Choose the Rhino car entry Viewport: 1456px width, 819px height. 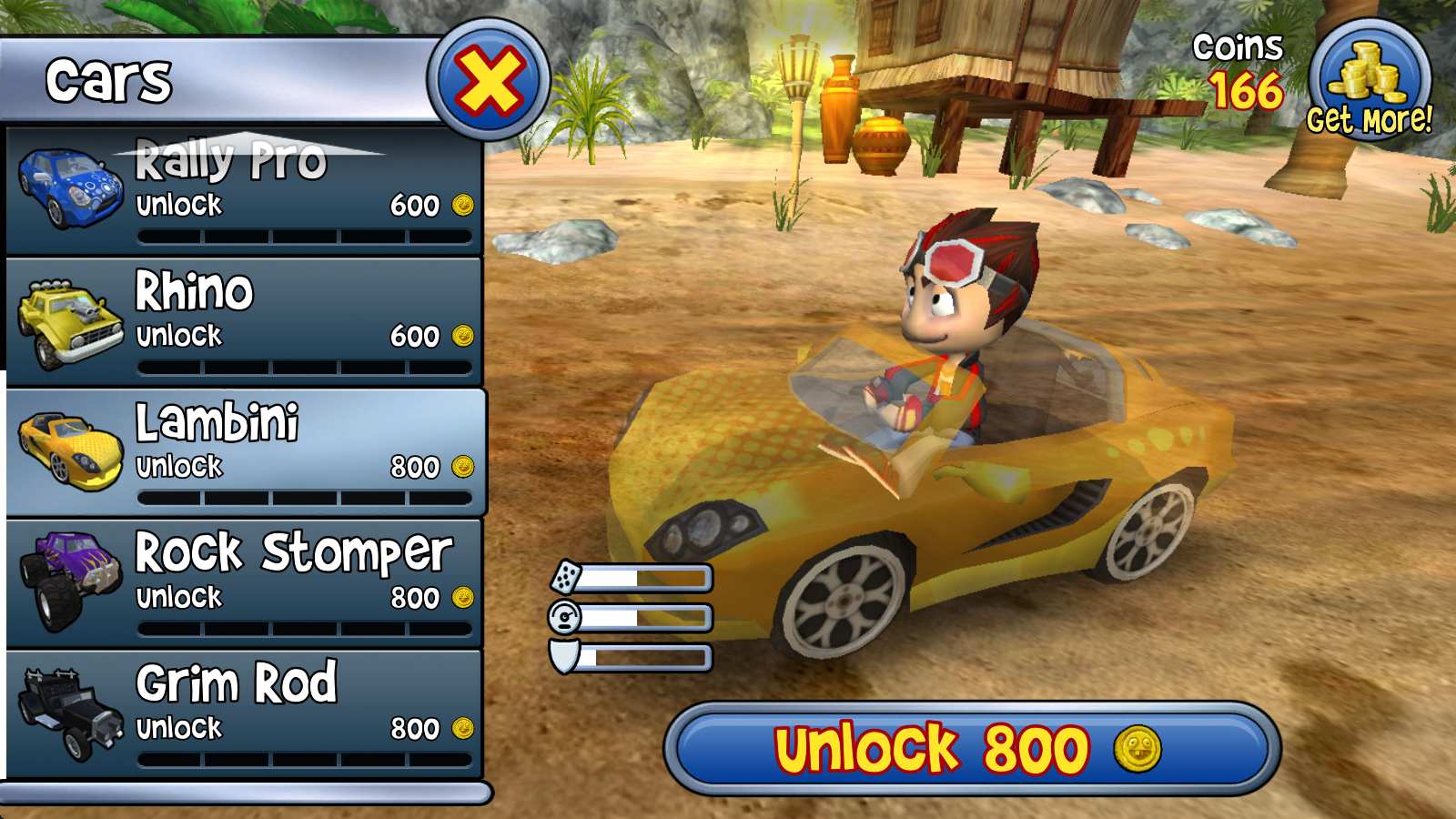tap(244, 322)
